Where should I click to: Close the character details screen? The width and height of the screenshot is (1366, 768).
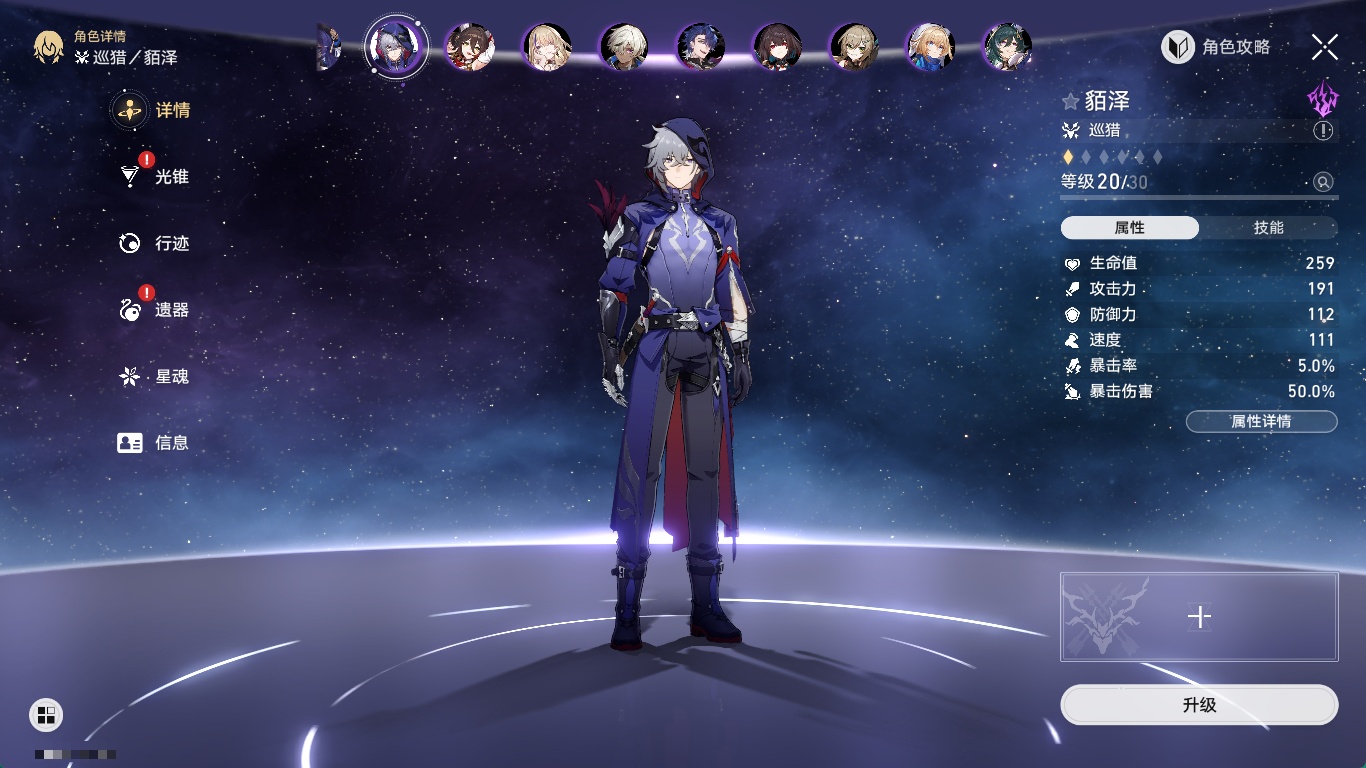tap(1324, 47)
